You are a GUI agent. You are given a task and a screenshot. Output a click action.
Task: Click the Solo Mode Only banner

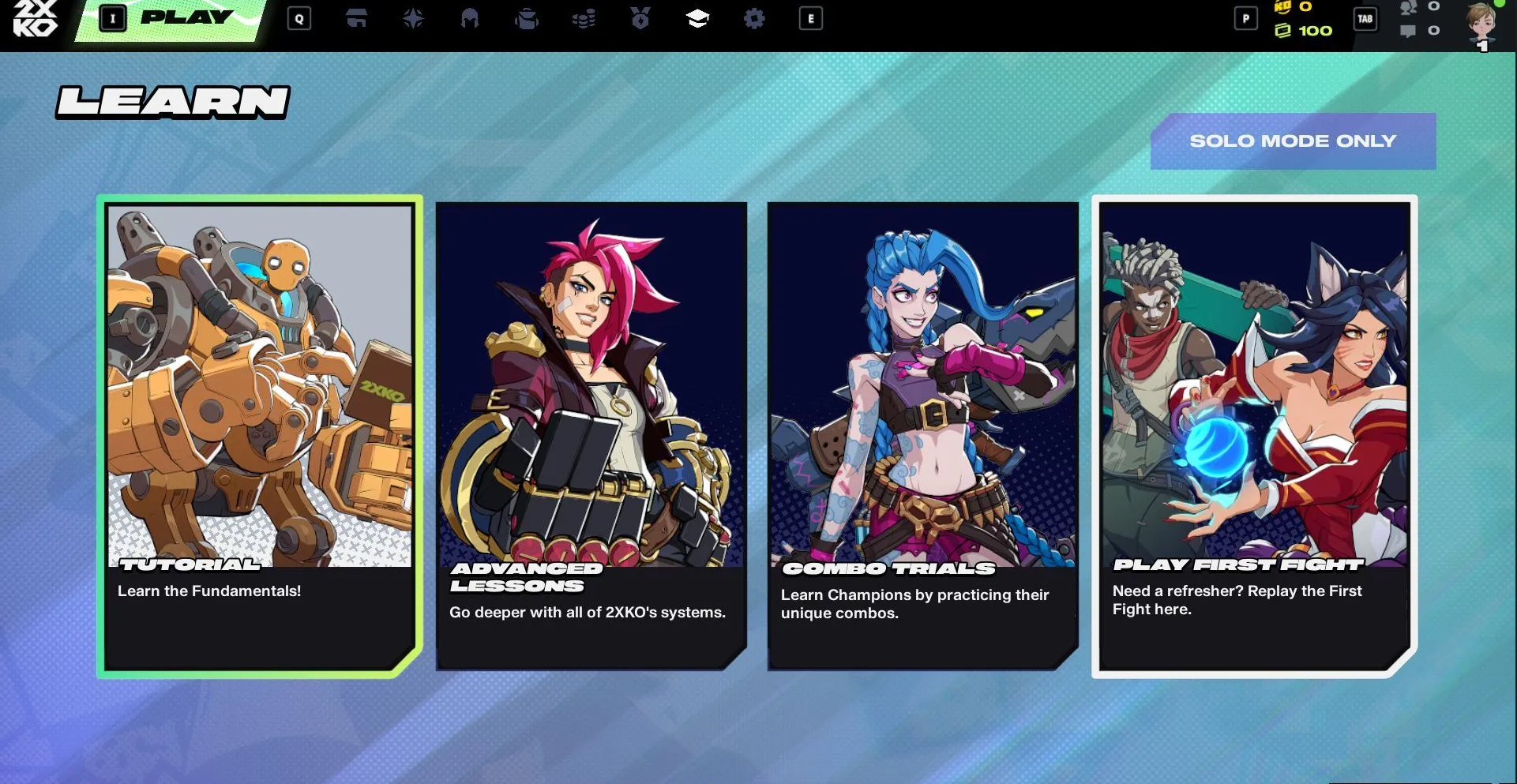coord(1293,141)
